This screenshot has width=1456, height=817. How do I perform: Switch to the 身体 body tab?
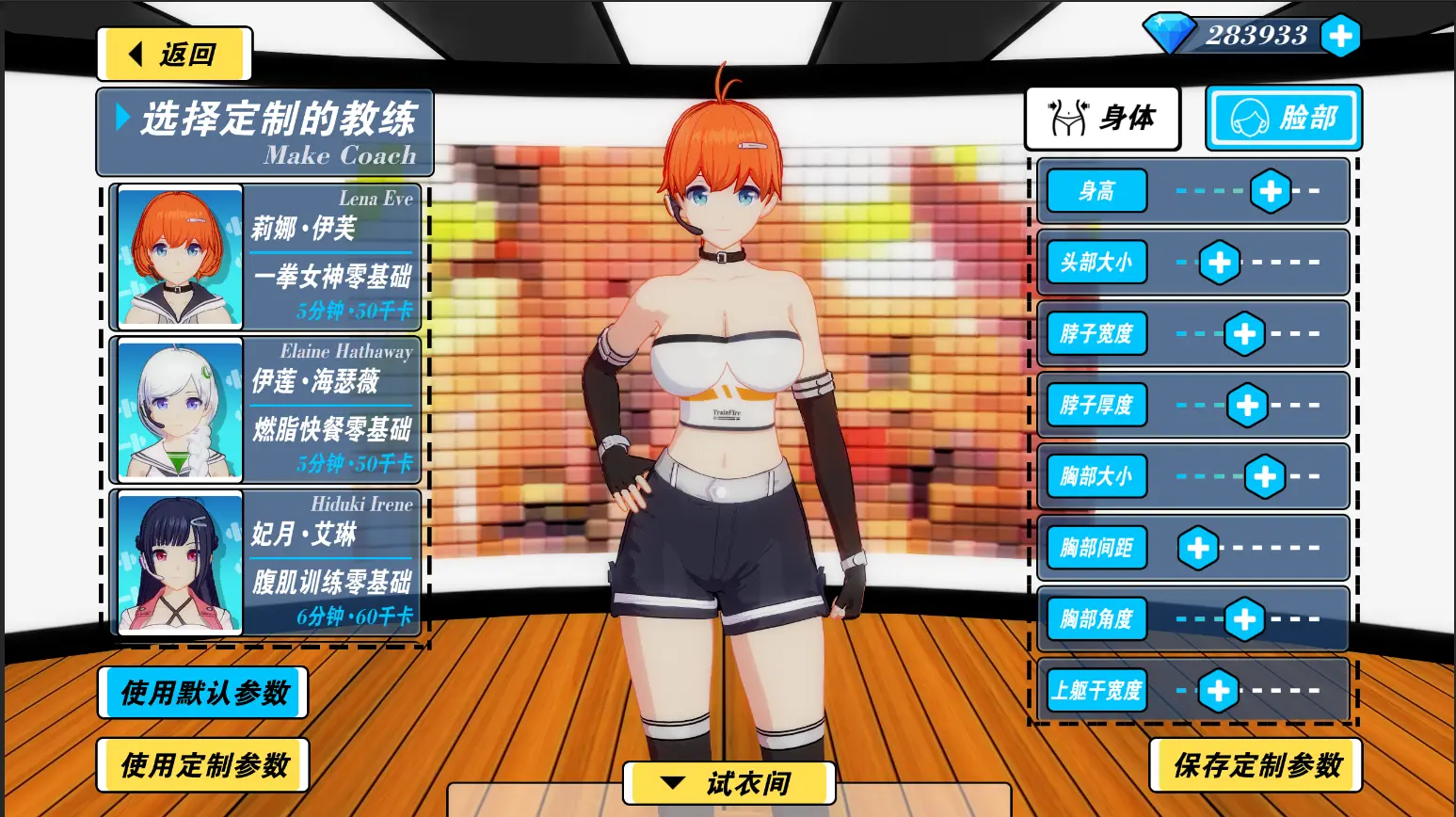pyautogui.click(x=1102, y=119)
